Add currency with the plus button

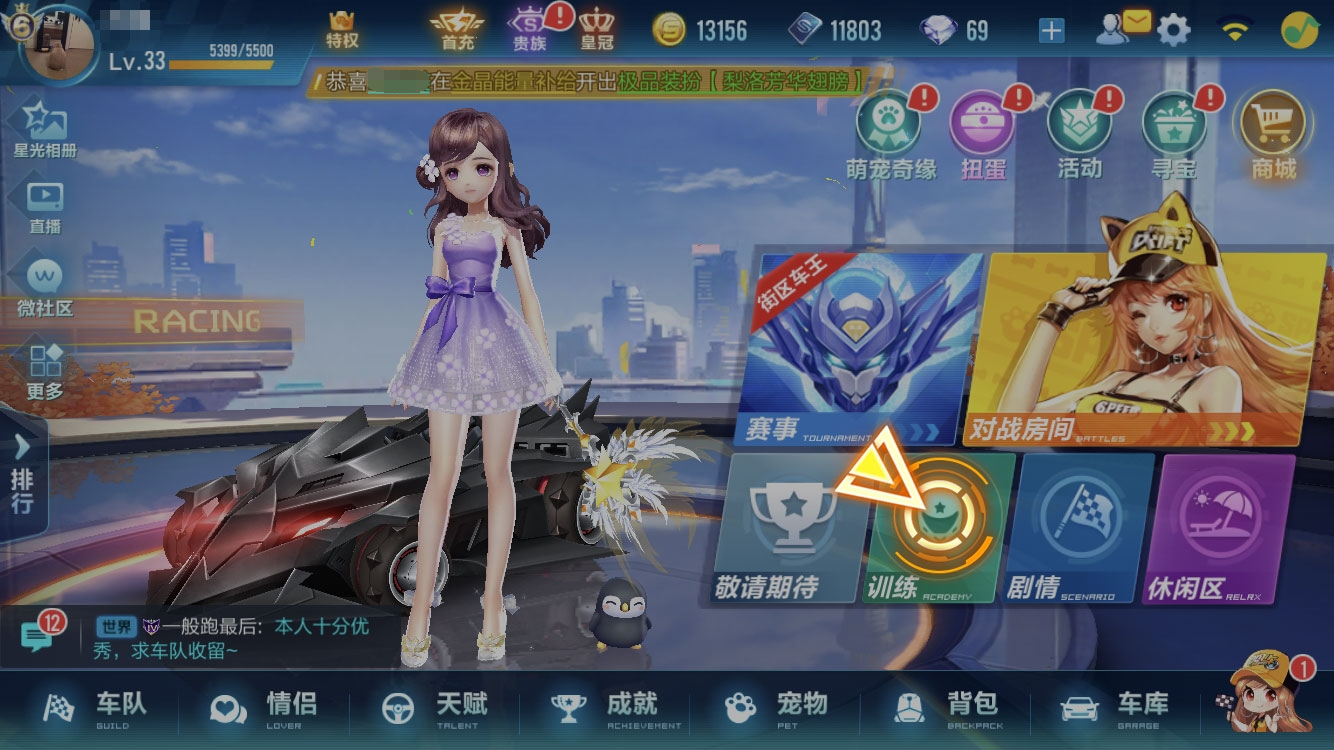tap(1051, 31)
